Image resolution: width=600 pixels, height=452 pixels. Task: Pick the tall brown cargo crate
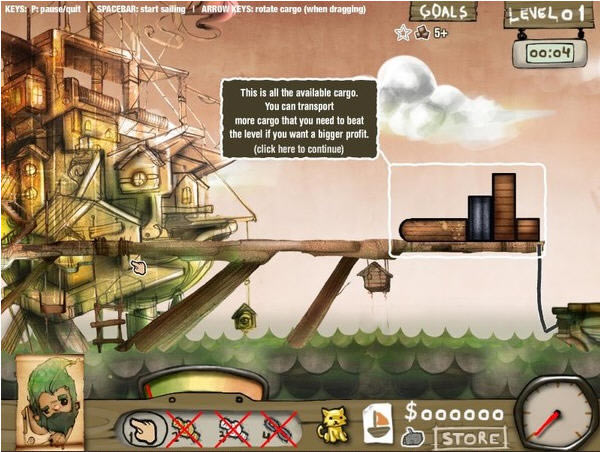pos(504,207)
